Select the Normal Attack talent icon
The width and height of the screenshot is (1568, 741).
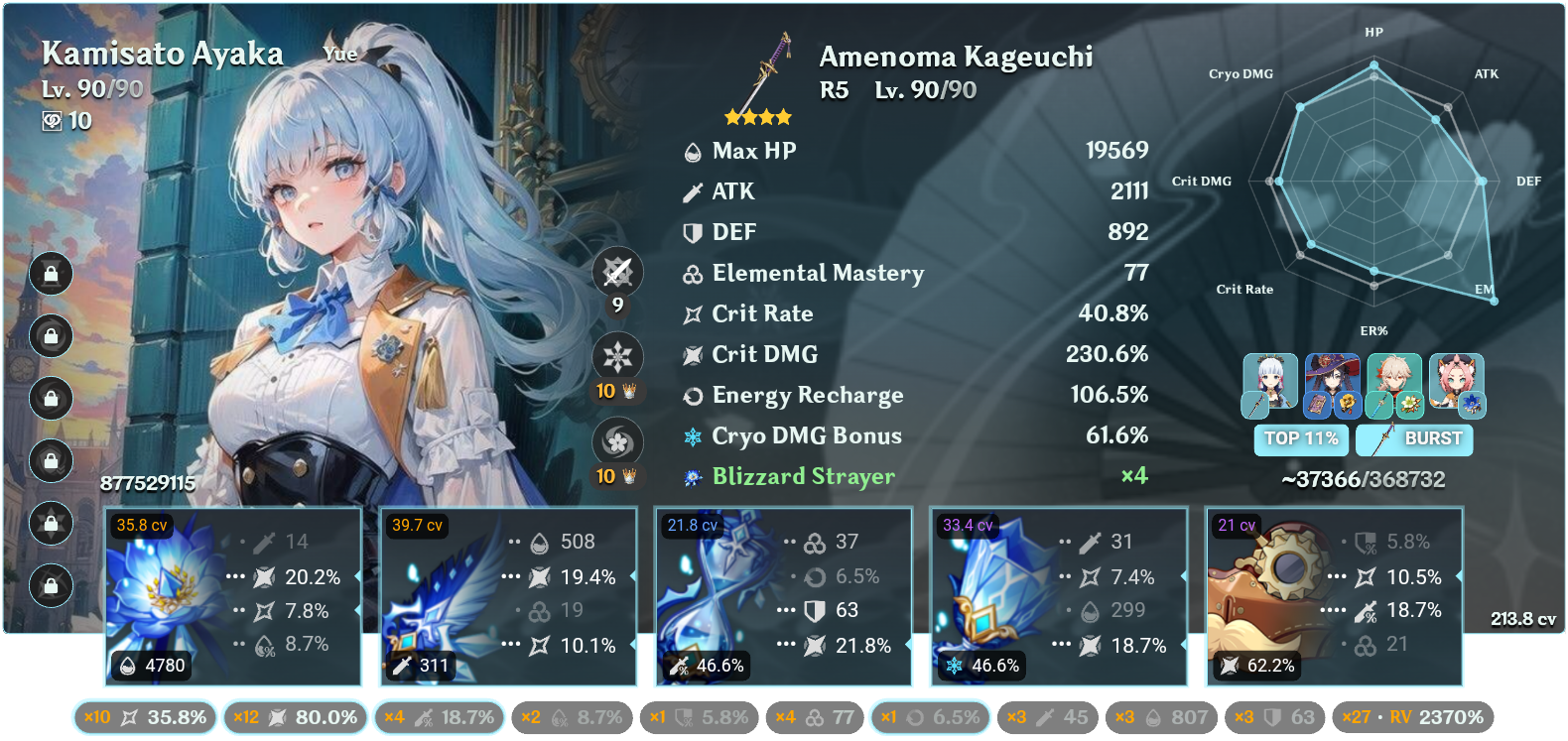click(618, 273)
